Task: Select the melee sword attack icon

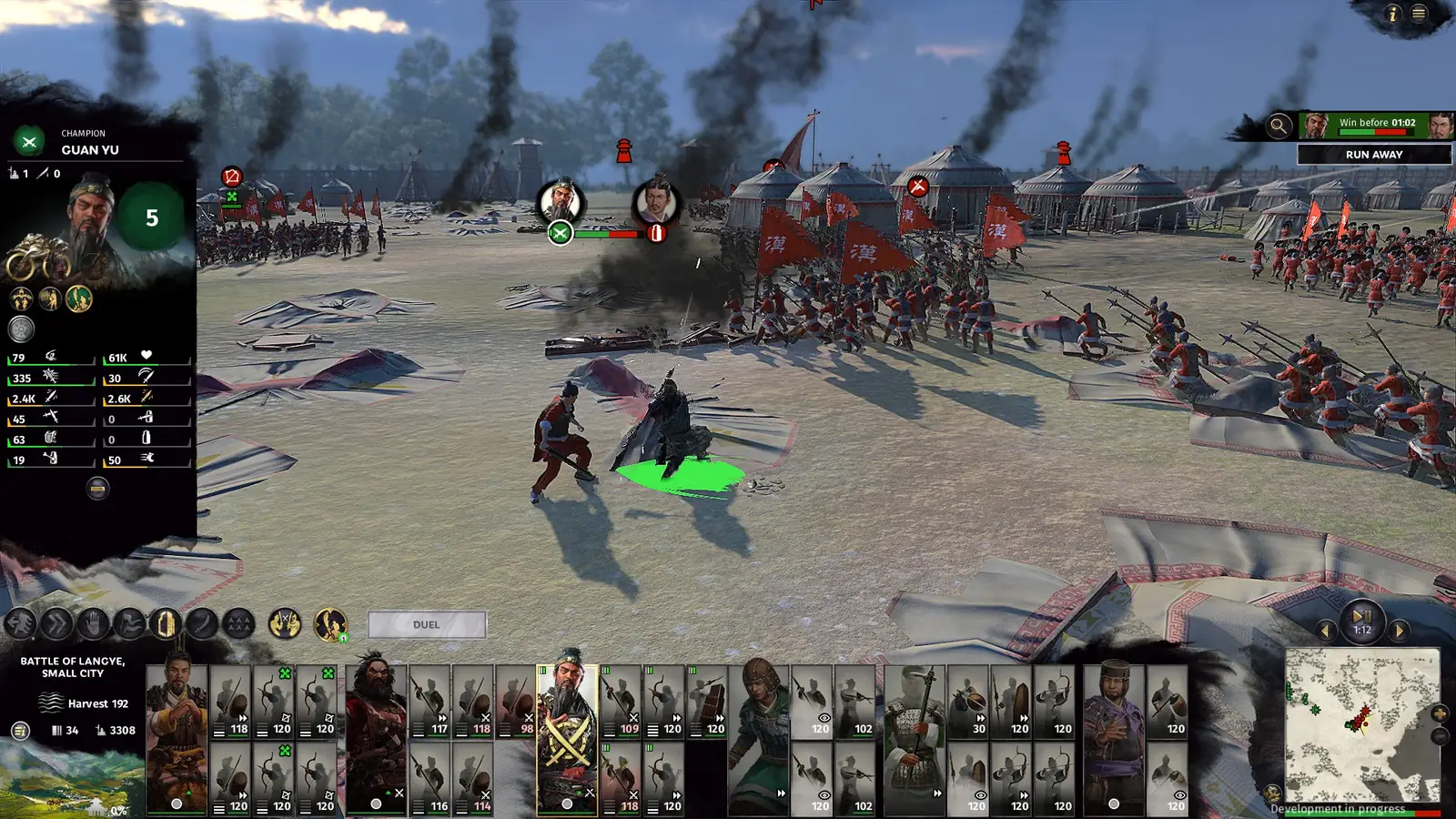Action: pos(202,625)
